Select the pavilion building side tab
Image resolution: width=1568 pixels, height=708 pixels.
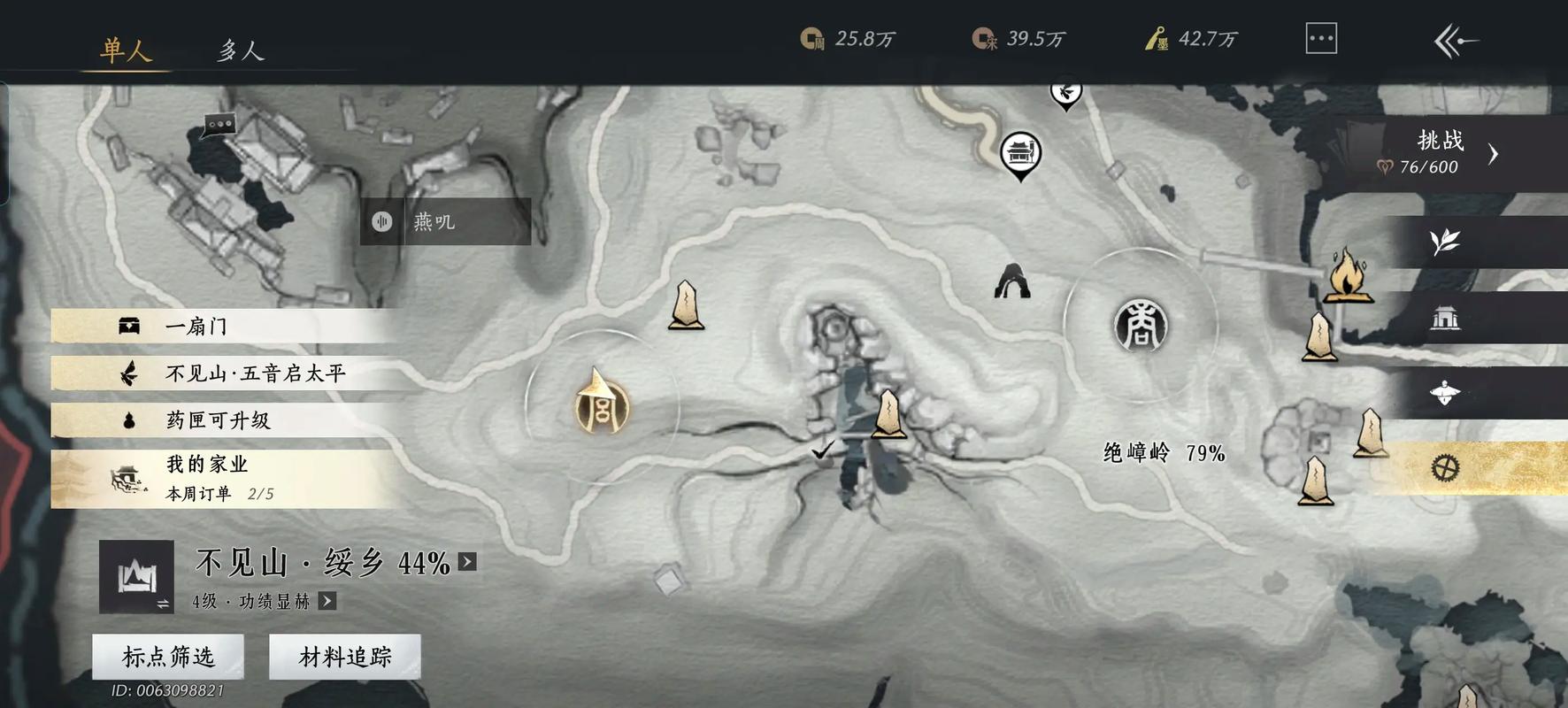1444,318
